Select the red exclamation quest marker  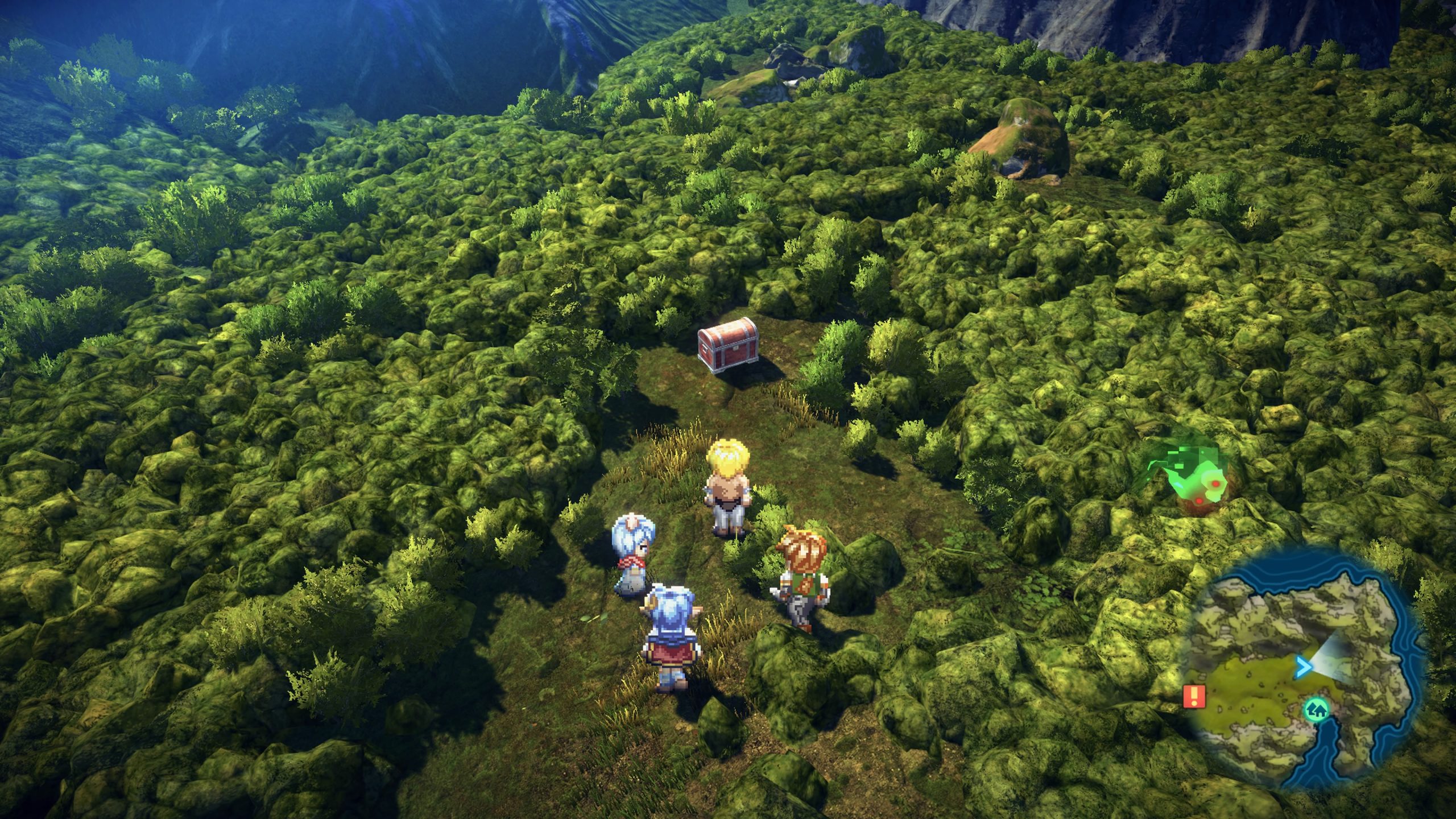1194,696
